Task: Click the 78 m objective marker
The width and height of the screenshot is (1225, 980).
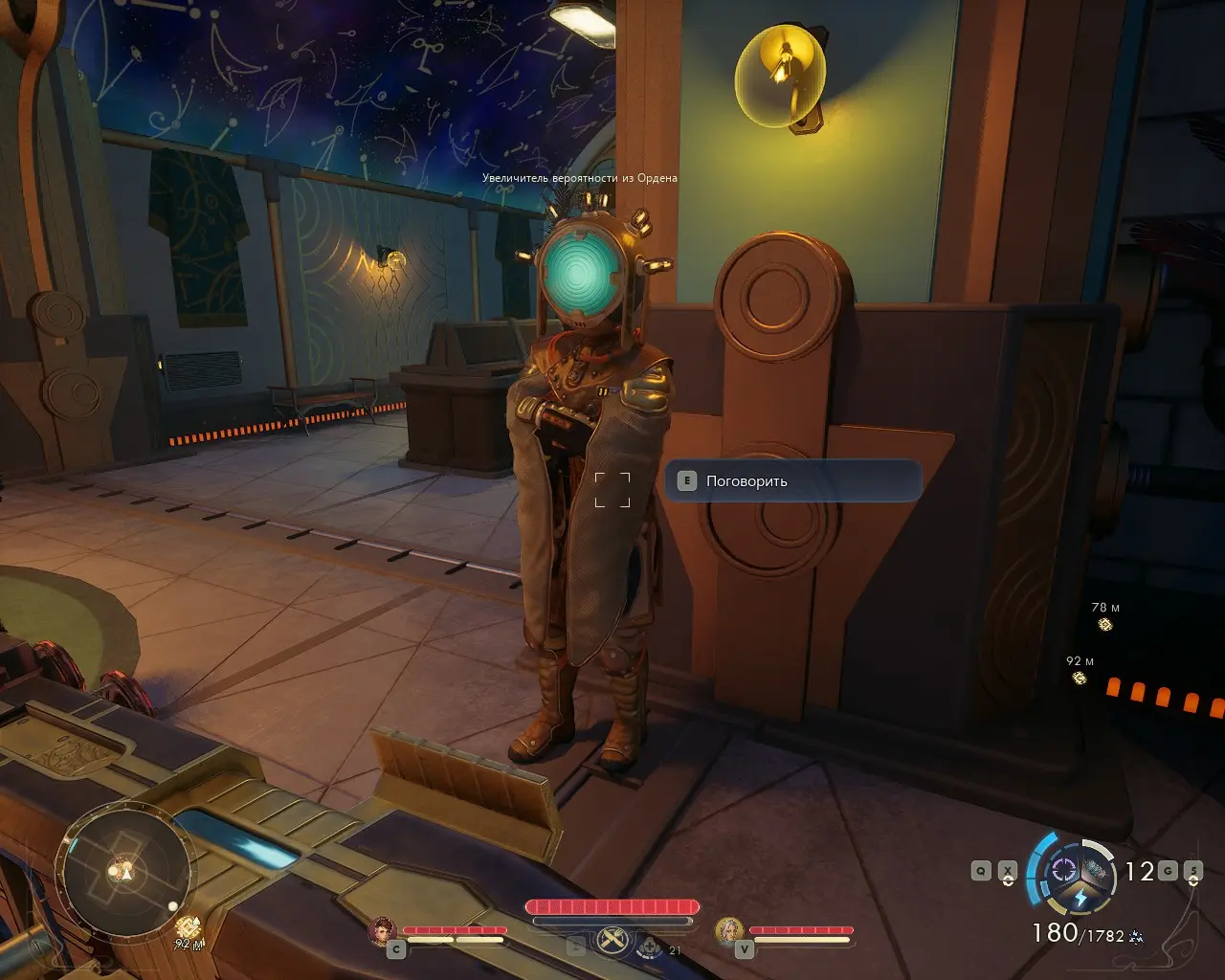Action: (x=1105, y=625)
